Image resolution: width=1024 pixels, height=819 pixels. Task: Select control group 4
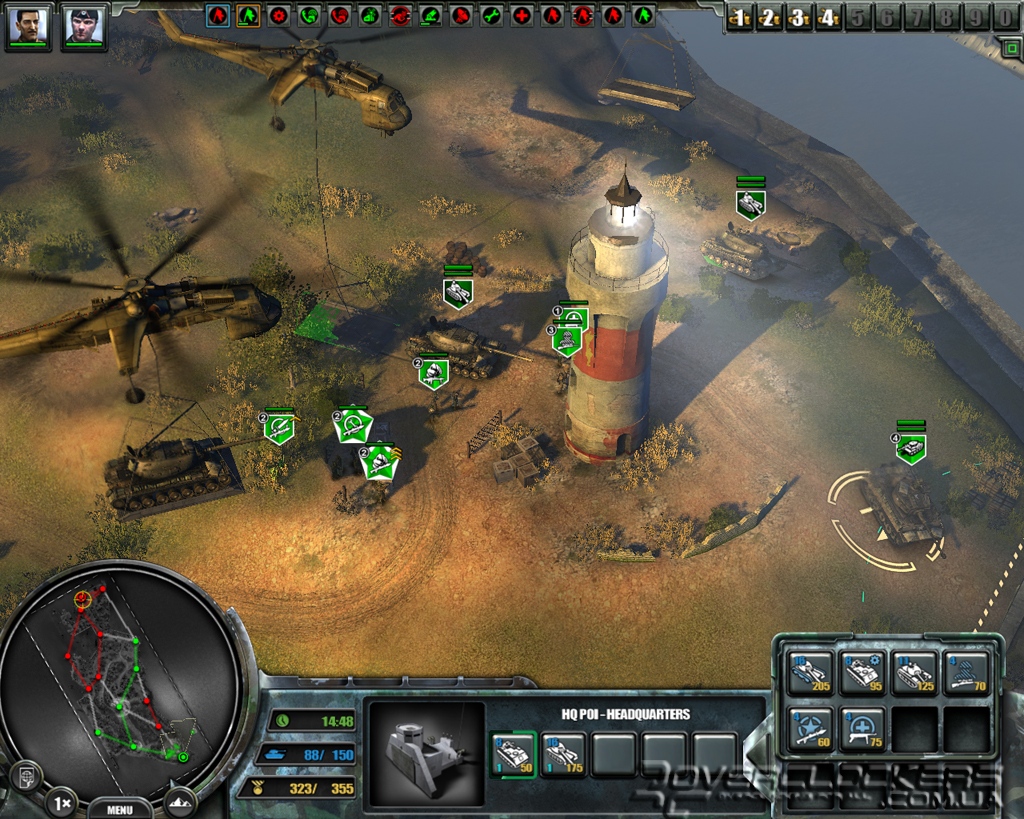point(827,17)
